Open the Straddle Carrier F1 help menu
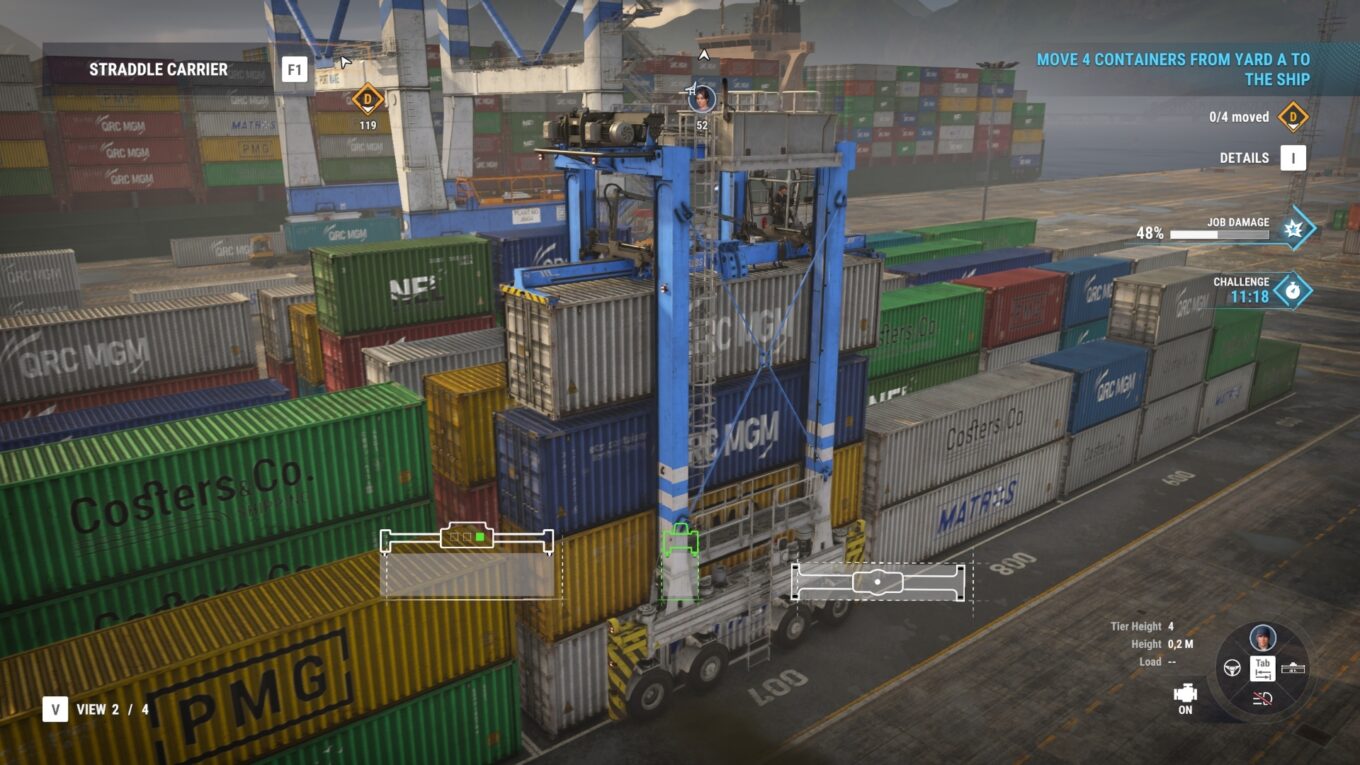 tap(294, 69)
